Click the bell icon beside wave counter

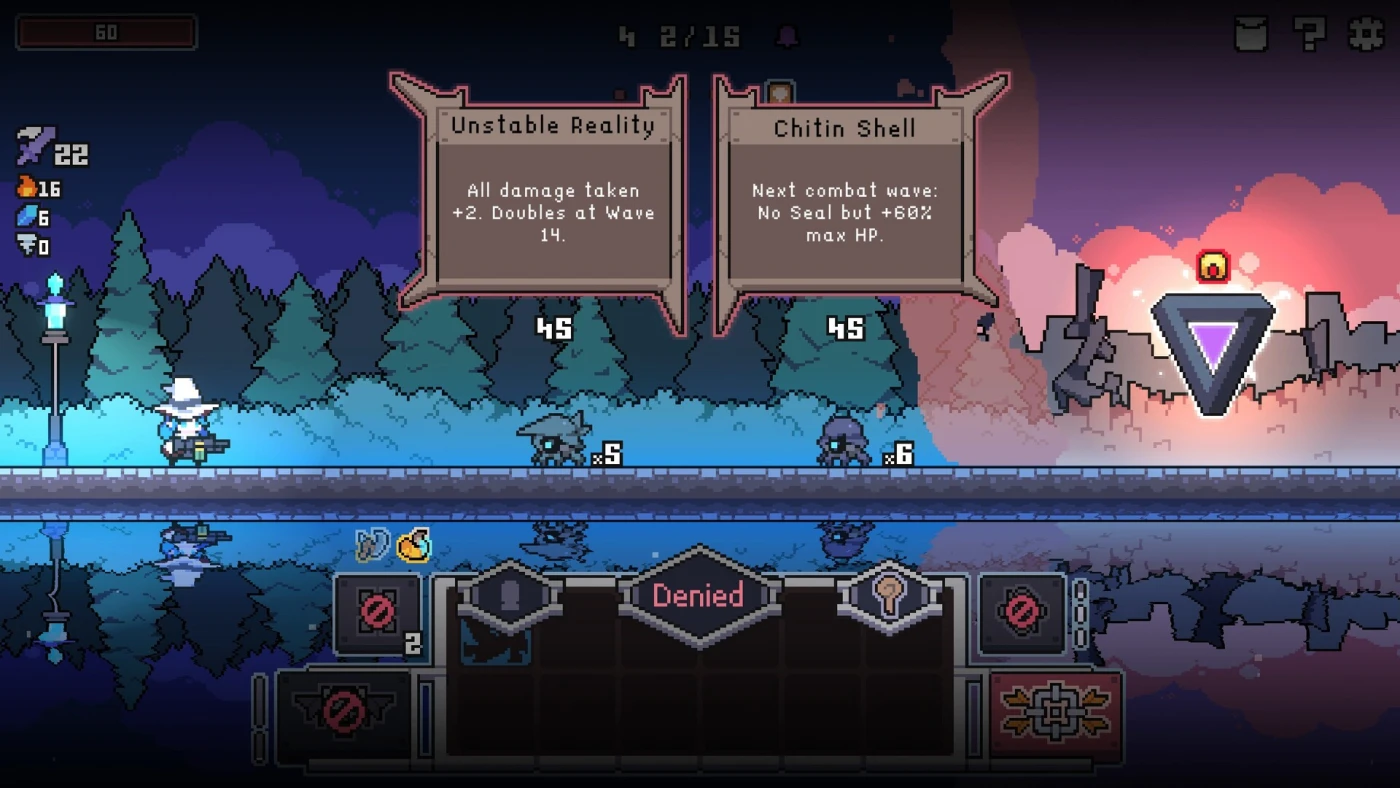point(788,37)
